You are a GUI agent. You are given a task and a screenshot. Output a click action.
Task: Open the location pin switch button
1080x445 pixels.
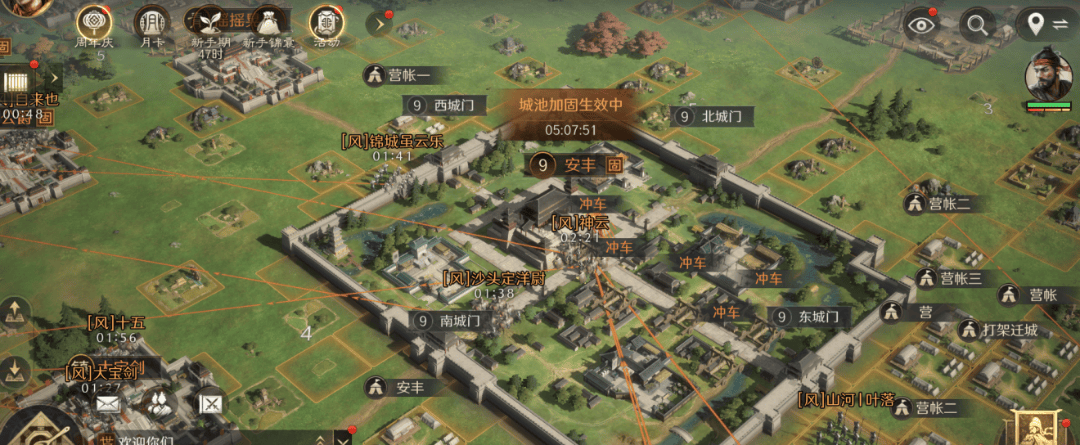tap(1043, 26)
